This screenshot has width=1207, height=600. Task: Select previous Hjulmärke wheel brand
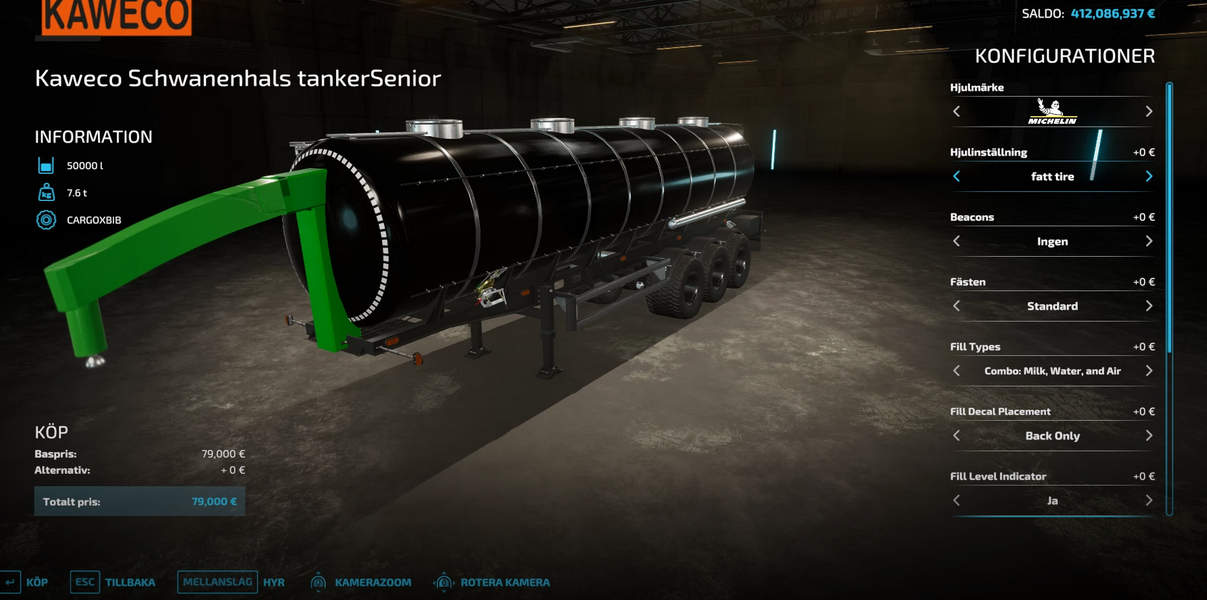[957, 112]
